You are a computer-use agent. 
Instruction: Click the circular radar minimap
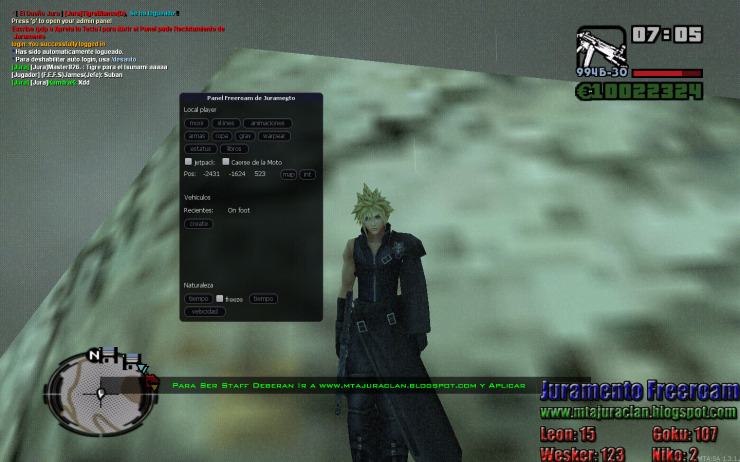[100, 394]
